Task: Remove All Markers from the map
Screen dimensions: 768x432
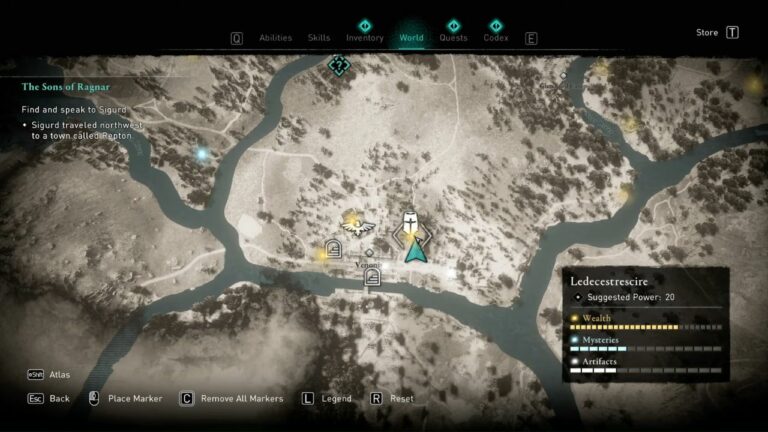Action: click(x=241, y=398)
